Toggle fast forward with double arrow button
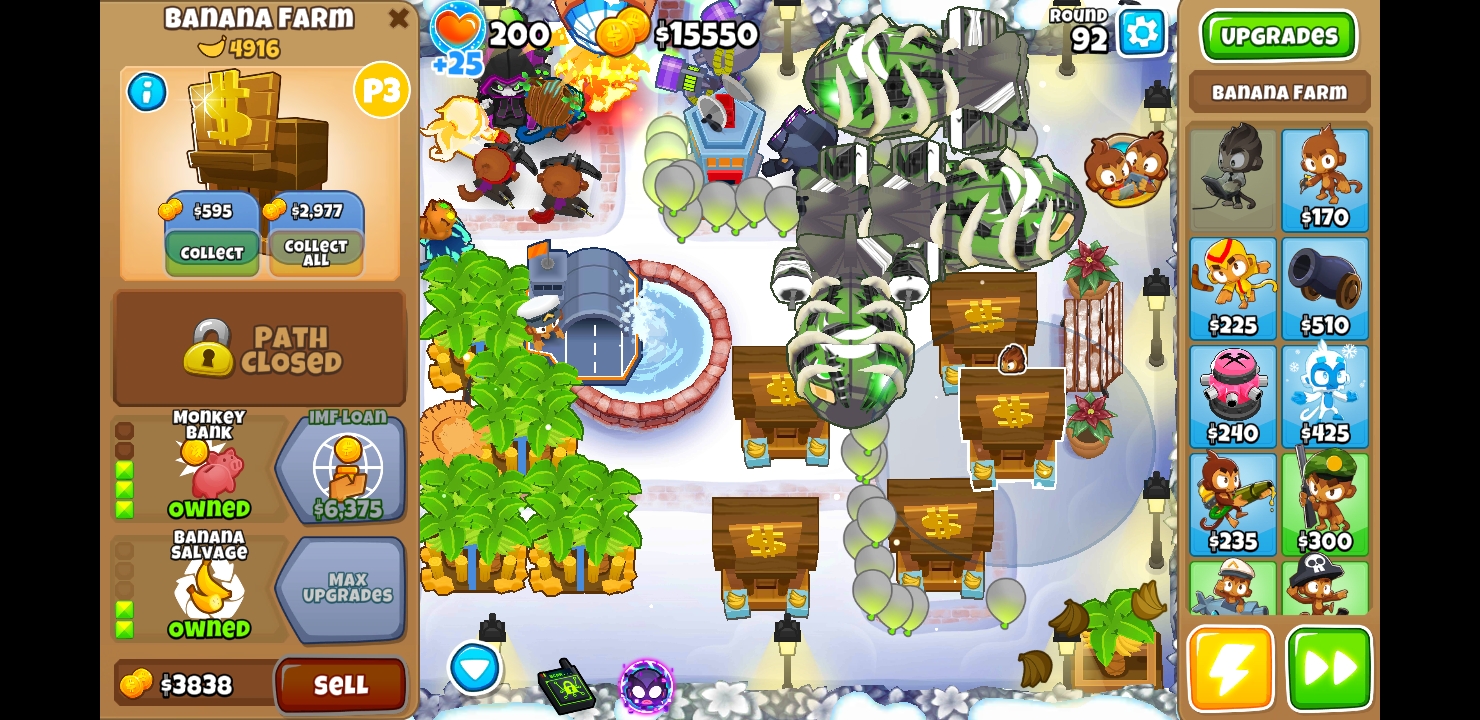Screen dimensions: 1480x720 point(1330,668)
